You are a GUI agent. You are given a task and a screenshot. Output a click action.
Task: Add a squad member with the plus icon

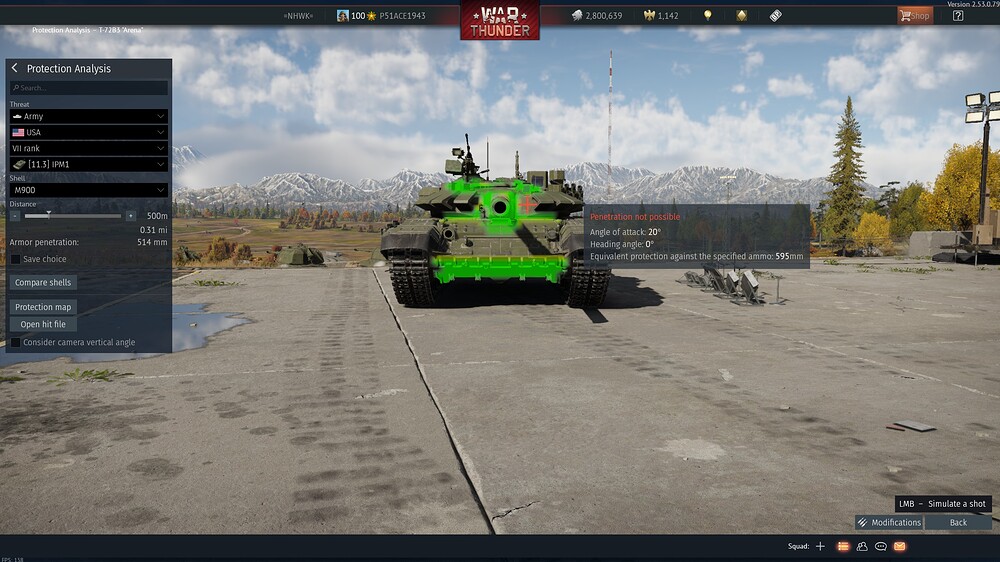[x=820, y=546]
